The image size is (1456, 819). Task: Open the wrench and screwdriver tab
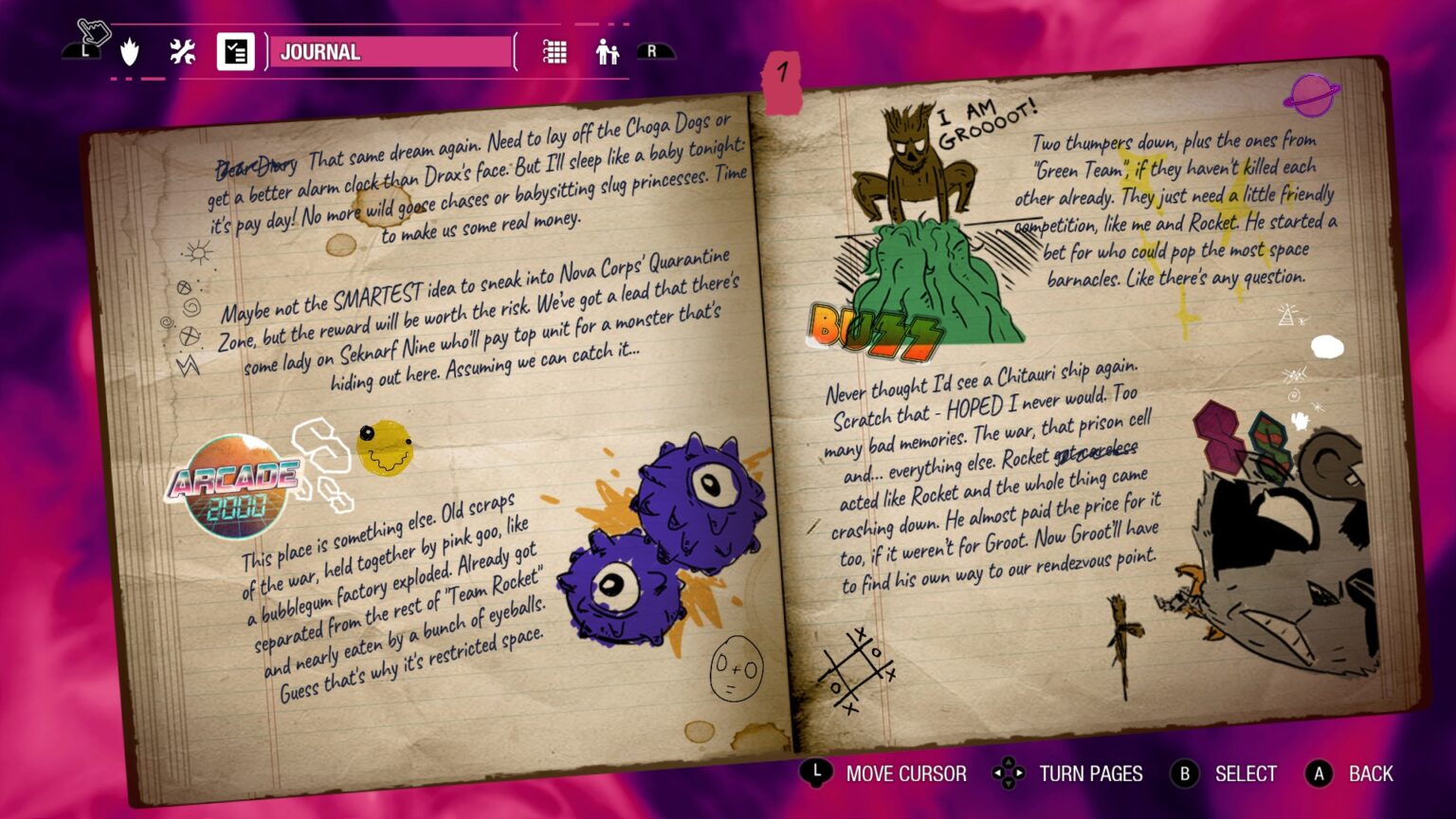182,52
